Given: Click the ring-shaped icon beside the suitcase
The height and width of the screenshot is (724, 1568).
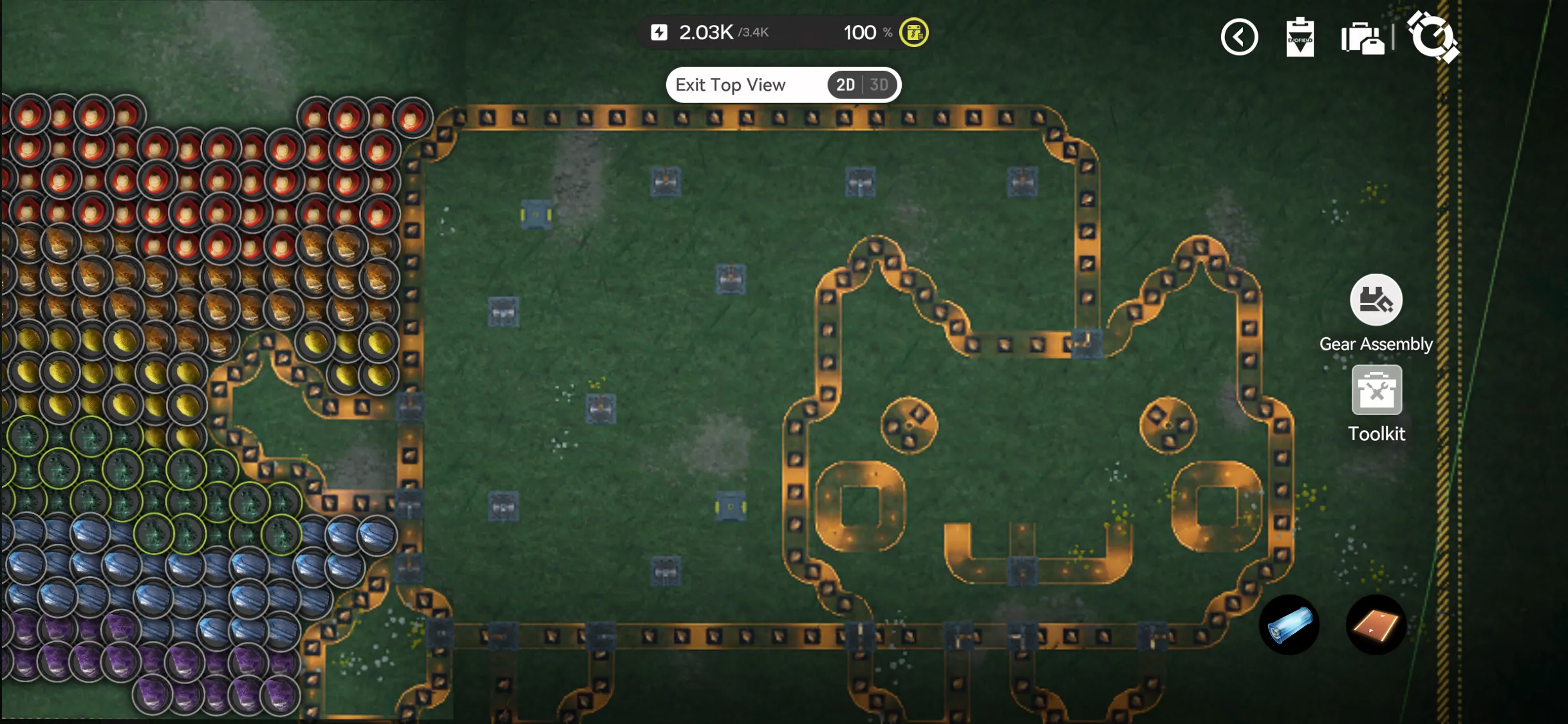Looking at the screenshot, I should [1432, 36].
